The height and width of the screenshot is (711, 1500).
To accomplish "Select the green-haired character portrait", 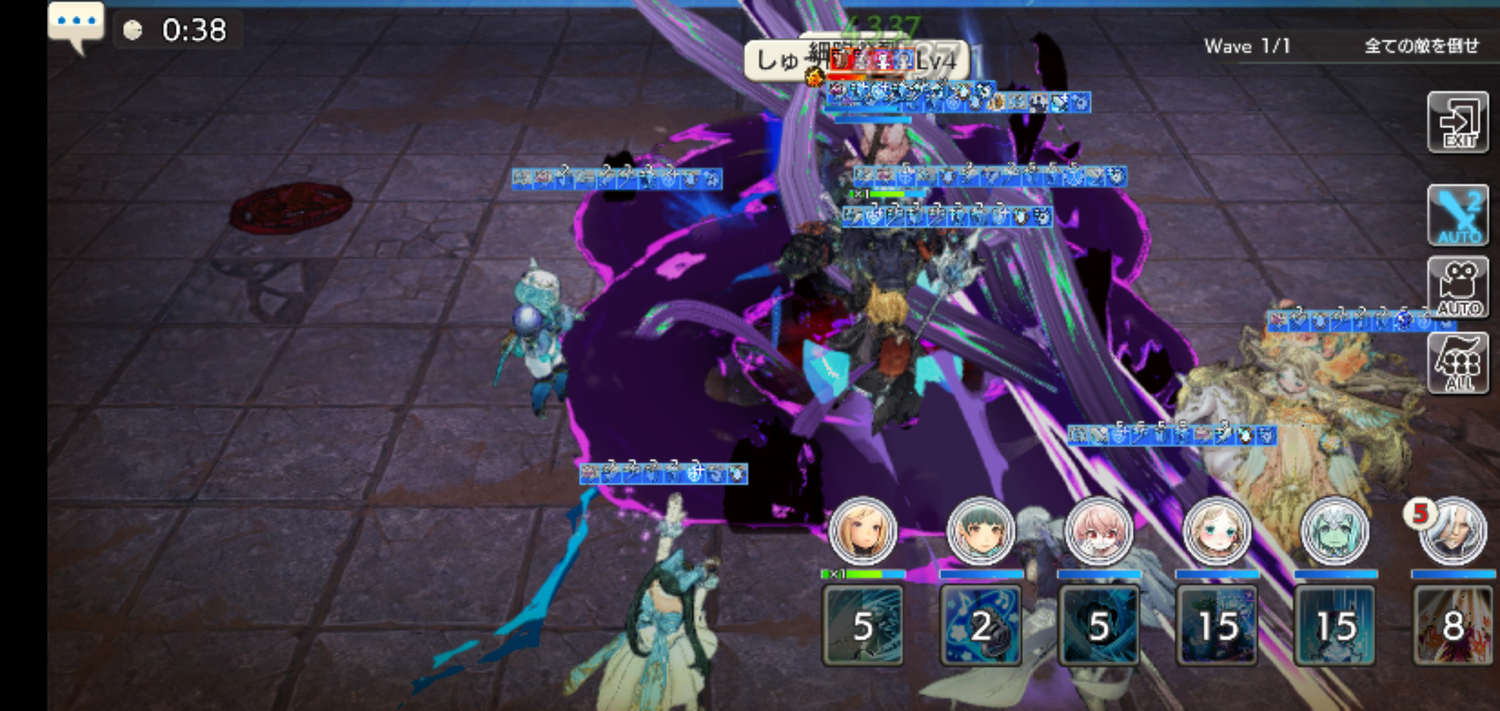I will pos(981,531).
